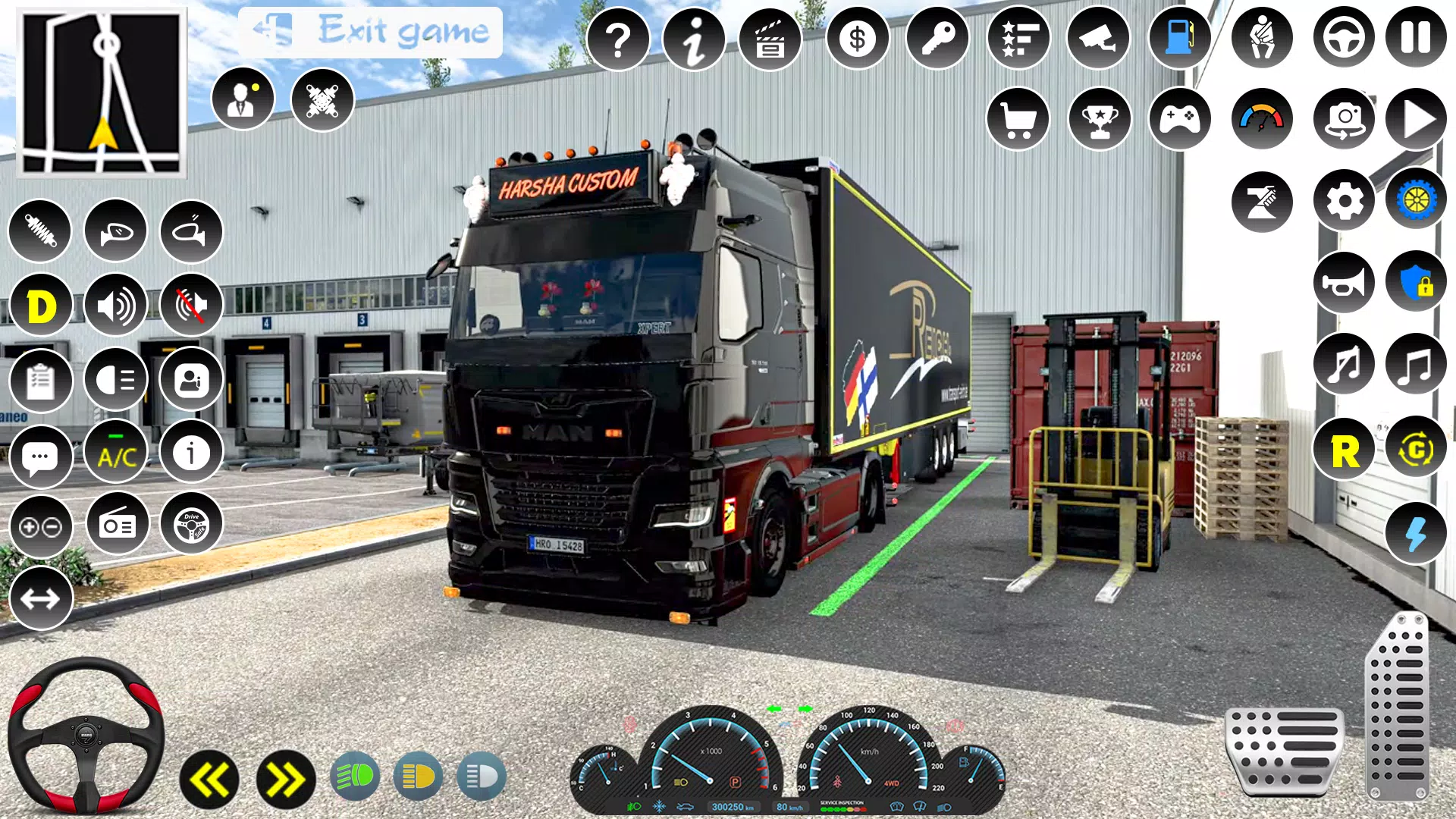Toggle the green high beam headlights
The image size is (1456, 819).
point(355,777)
